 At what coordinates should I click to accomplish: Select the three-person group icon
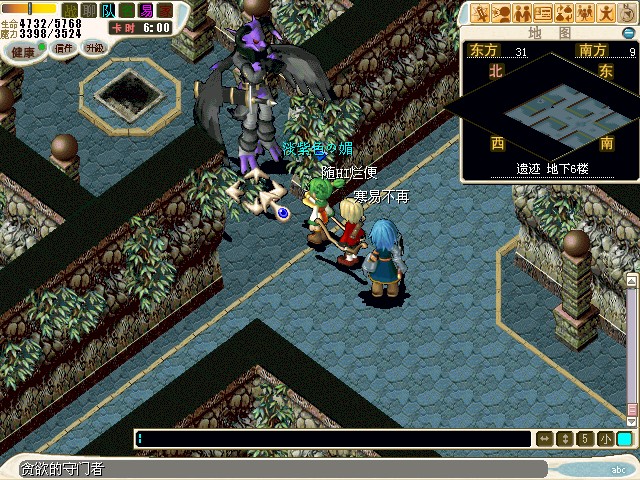585,13
